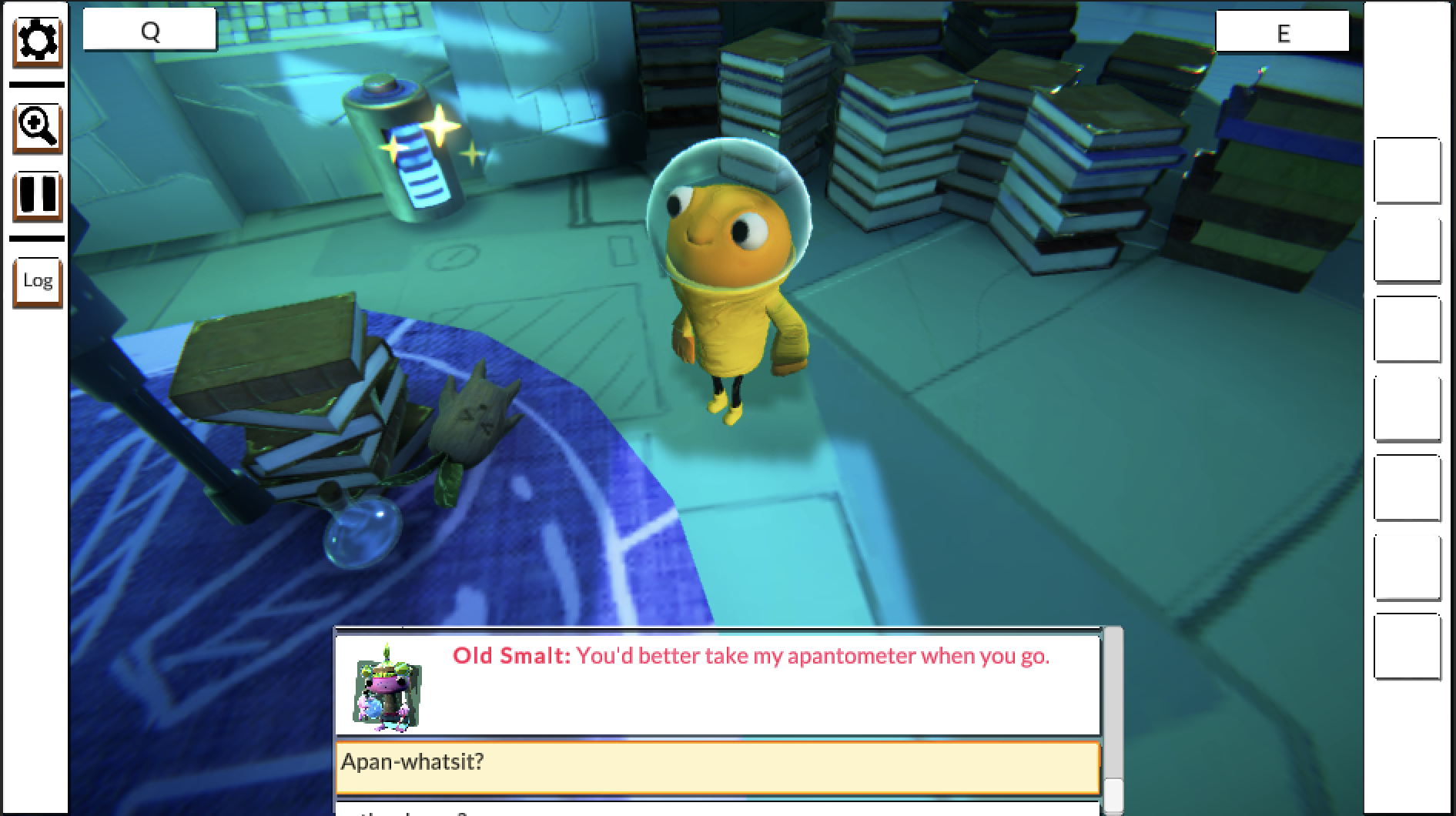1456x816 pixels.
Task: Pause the game with the pause button
Action: click(37, 196)
